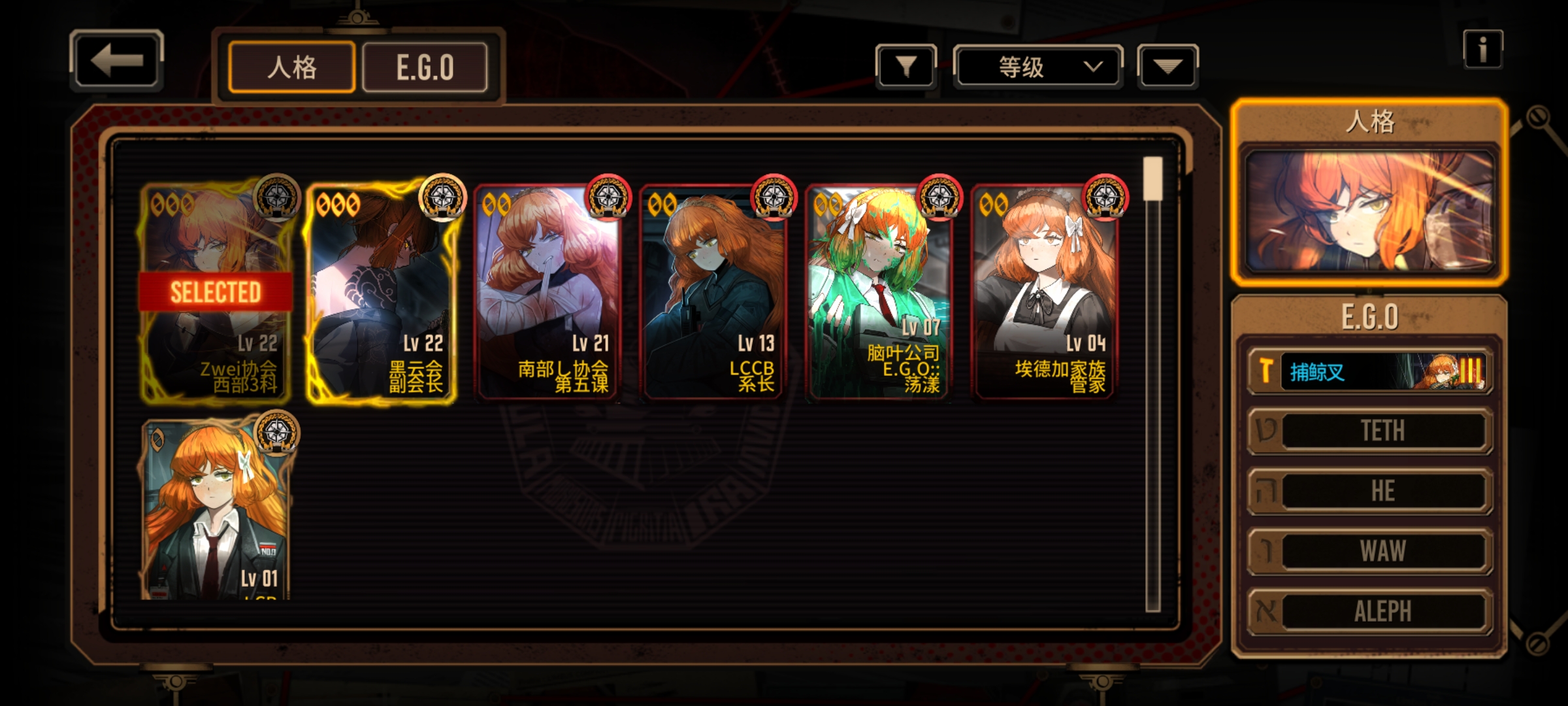This screenshot has width=1568, height=706.
Task: Open the funnel filter options
Action: coord(906,66)
